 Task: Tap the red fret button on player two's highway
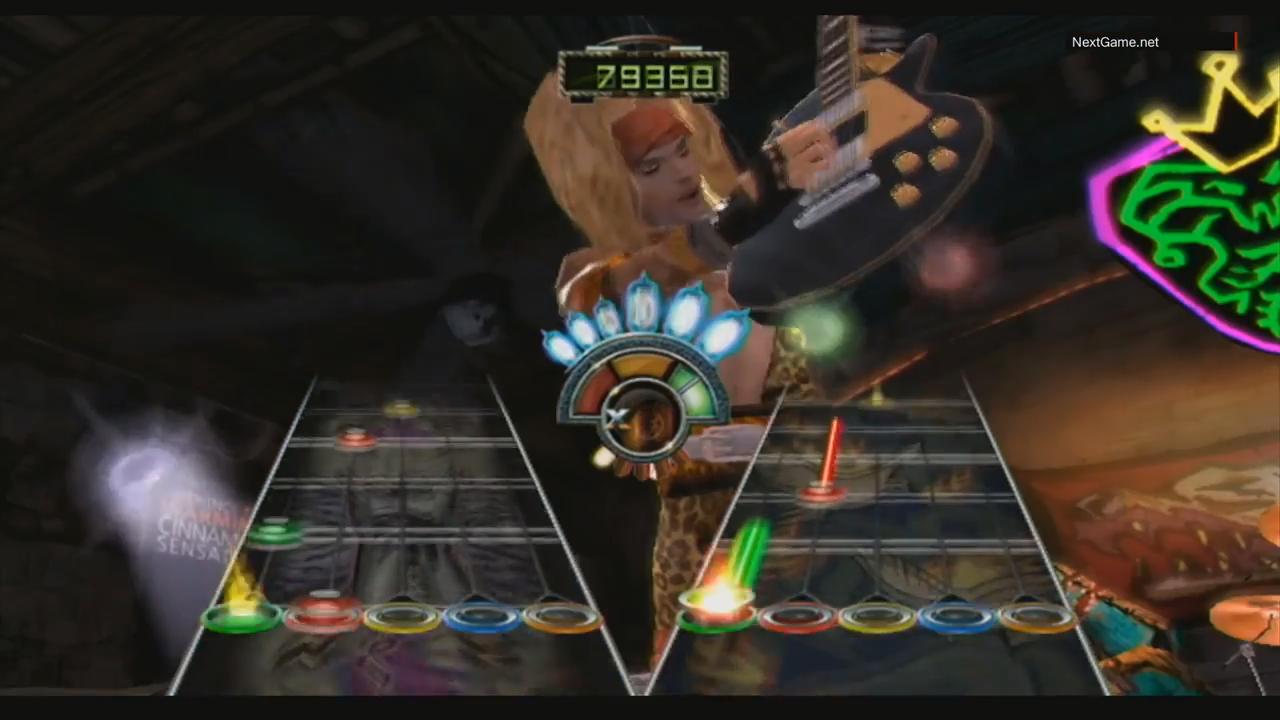tap(797, 617)
